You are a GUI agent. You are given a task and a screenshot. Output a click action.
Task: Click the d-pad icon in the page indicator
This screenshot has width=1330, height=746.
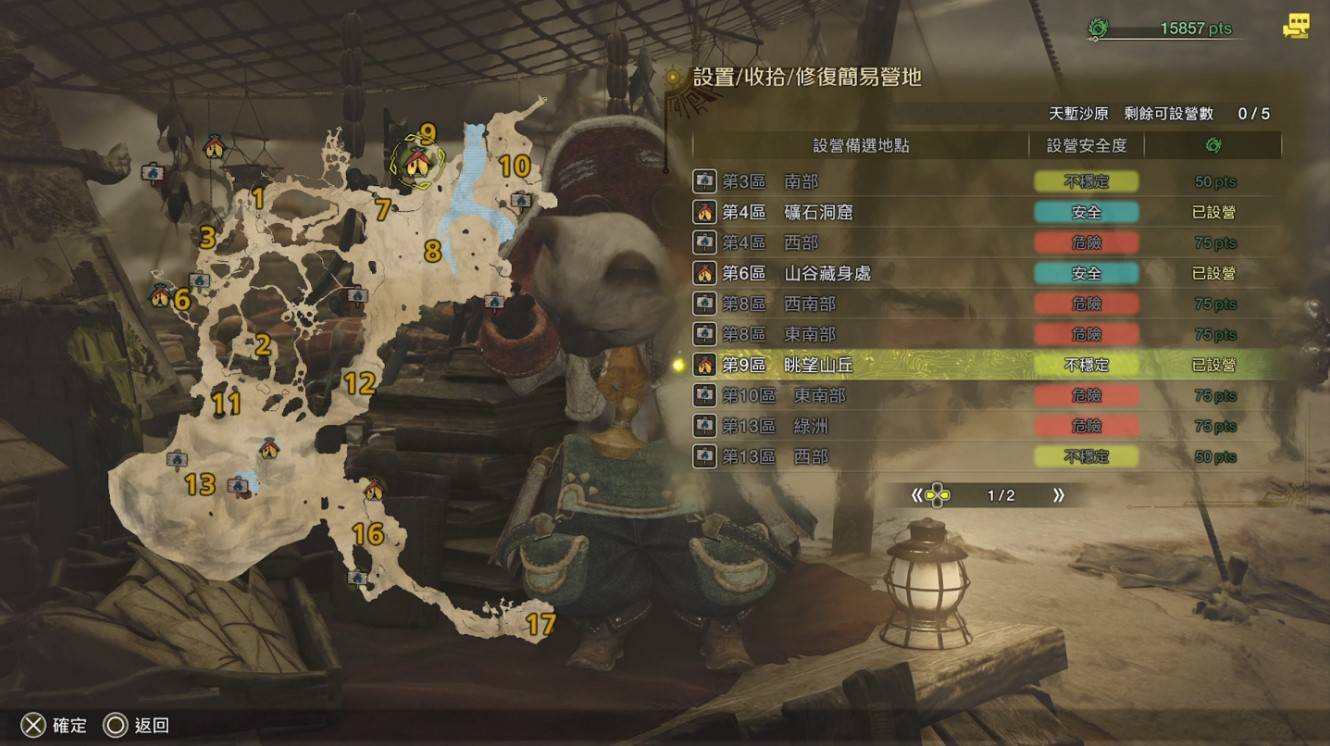[938, 494]
